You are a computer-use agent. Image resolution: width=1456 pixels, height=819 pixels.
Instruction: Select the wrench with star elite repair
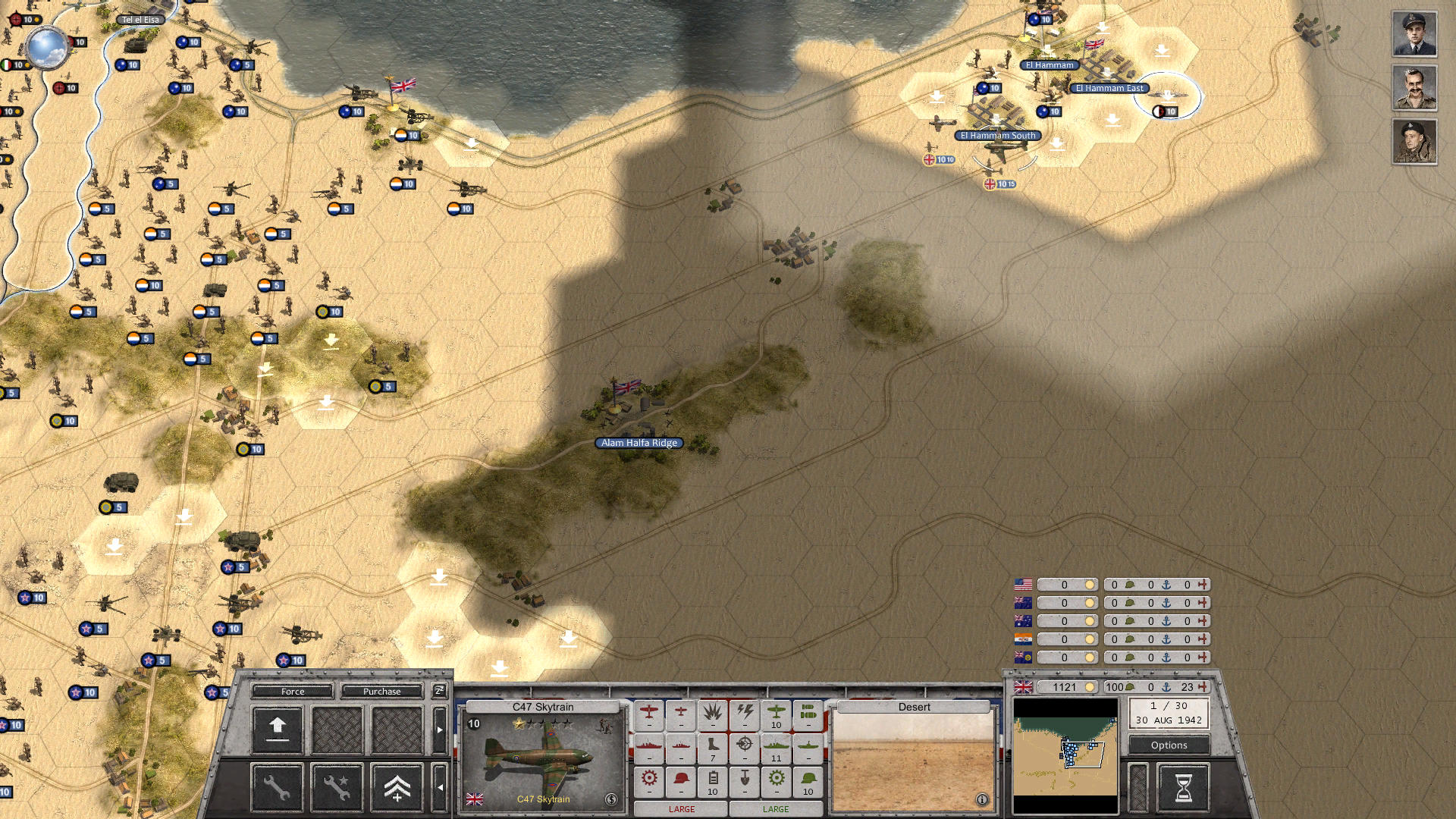337,788
